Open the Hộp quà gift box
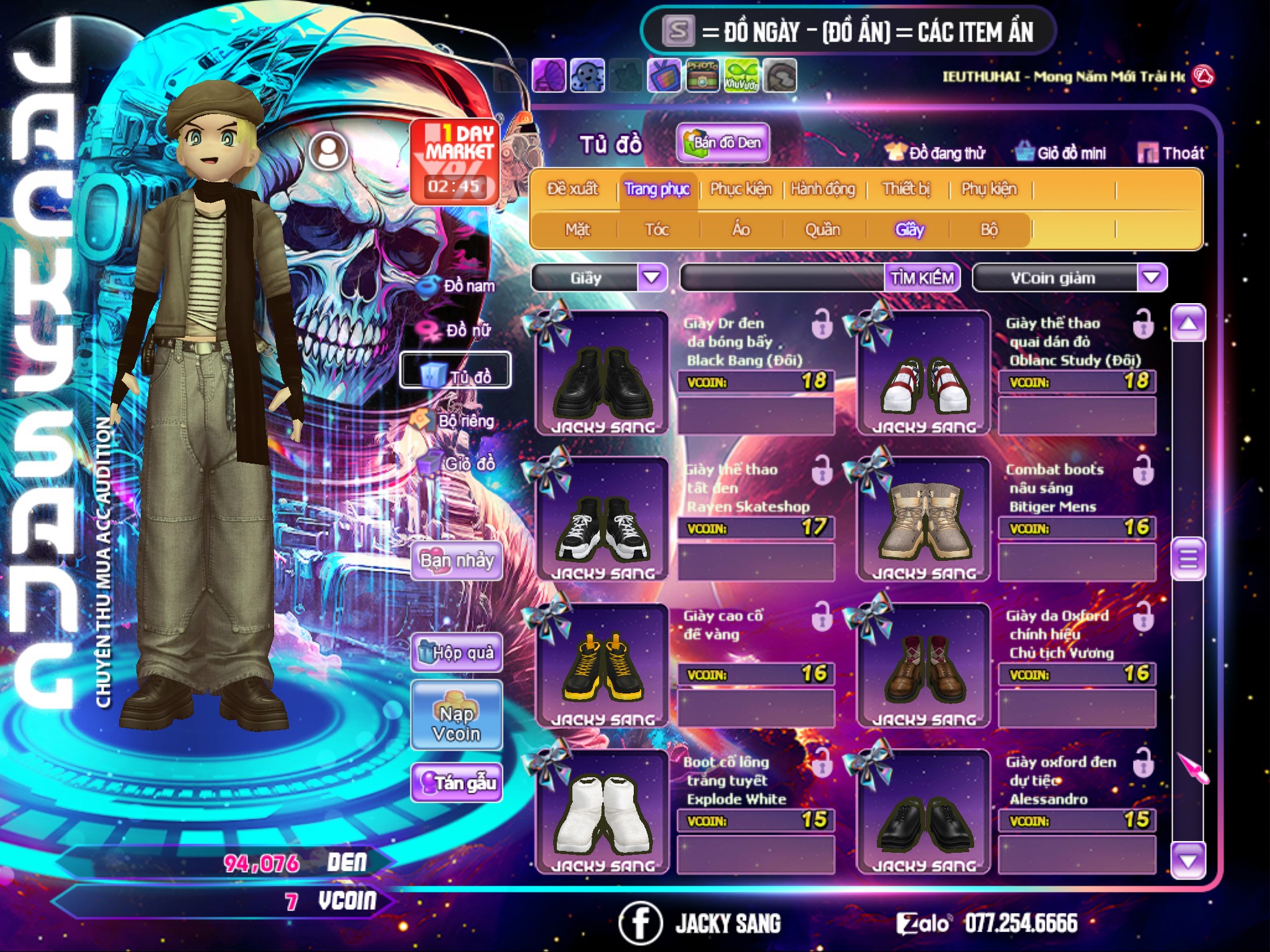The height and width of the screenshot is (952, 1270). [456, 652]
